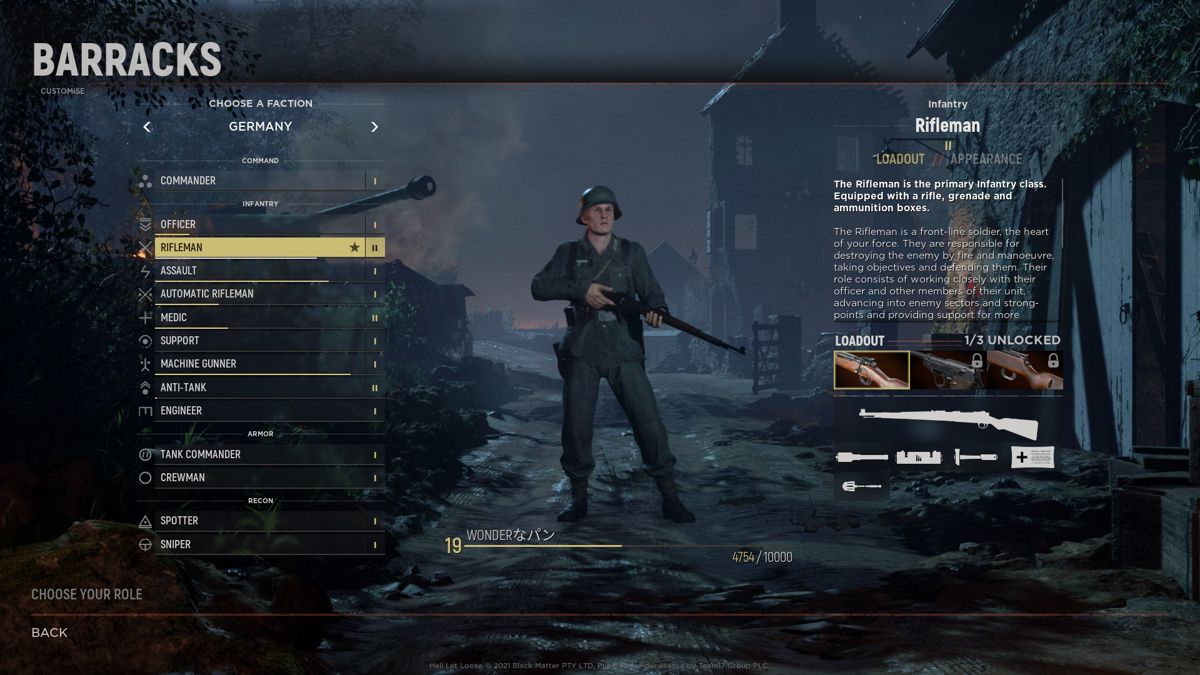Select the Assault class

pyautogui.click(x=260, y=271)
